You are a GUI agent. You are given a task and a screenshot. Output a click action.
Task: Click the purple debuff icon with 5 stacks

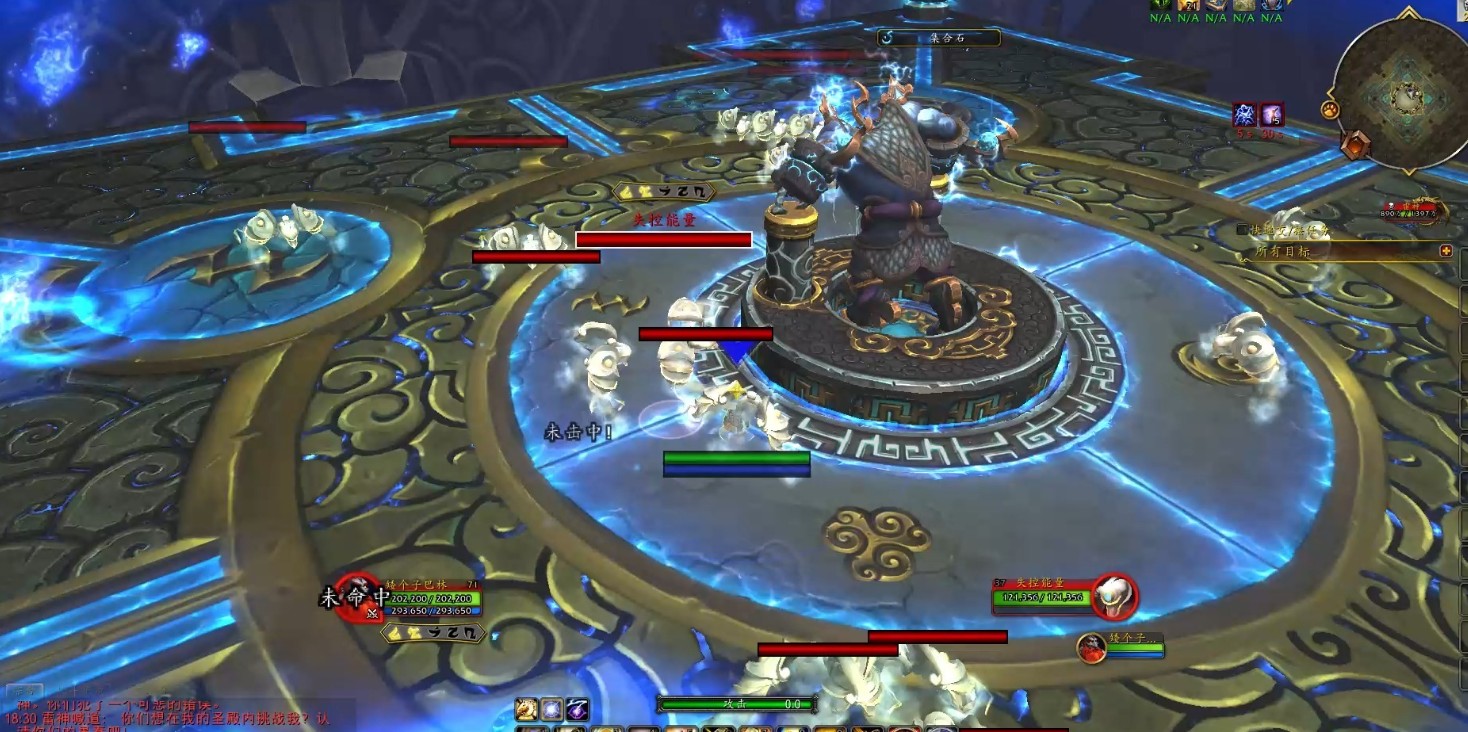tap(1271, 115)
